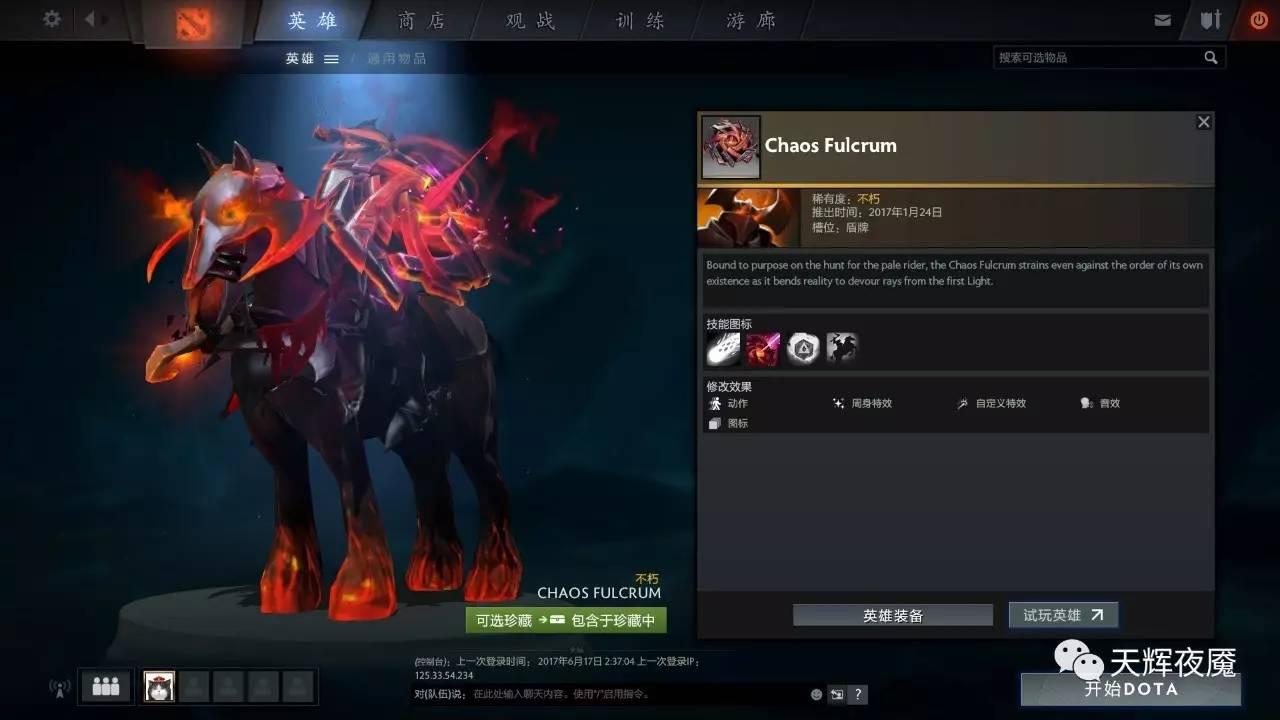
Task: Select the hero portrait thumbnail in bottom bar
Action: point(159,686)
